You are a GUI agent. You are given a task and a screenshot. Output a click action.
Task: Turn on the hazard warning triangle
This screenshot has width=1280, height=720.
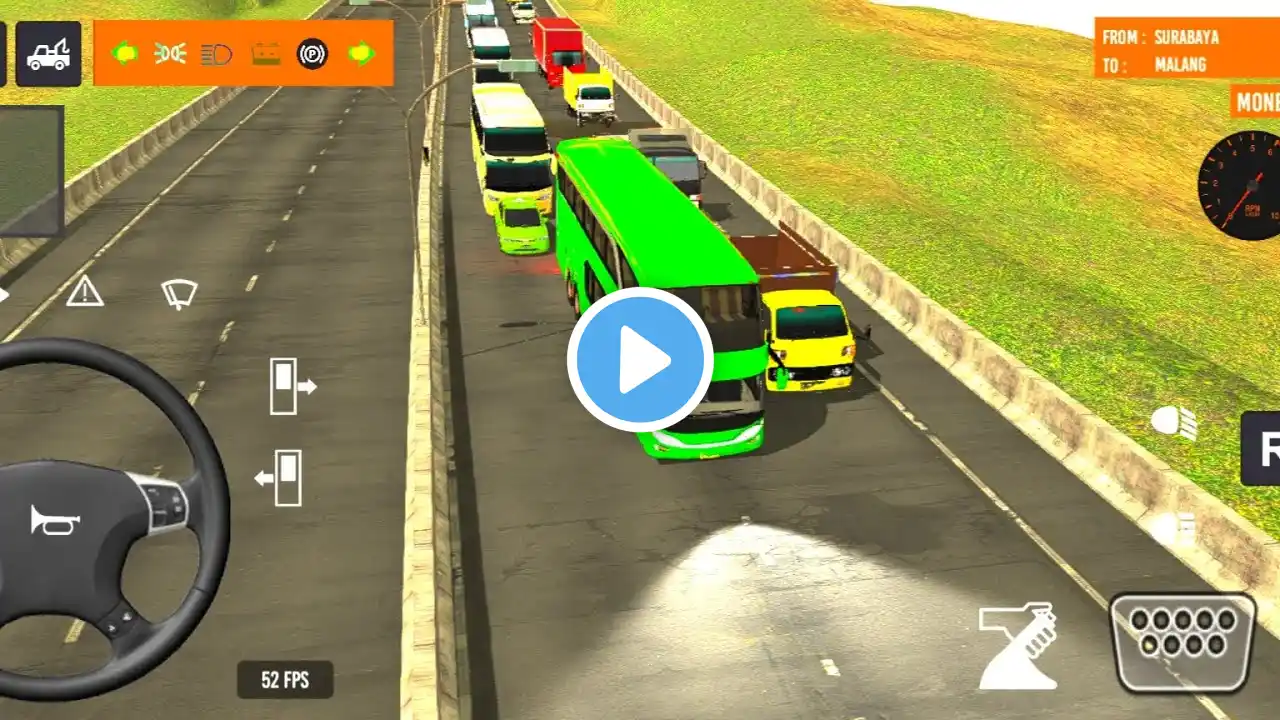pos(85,292)
